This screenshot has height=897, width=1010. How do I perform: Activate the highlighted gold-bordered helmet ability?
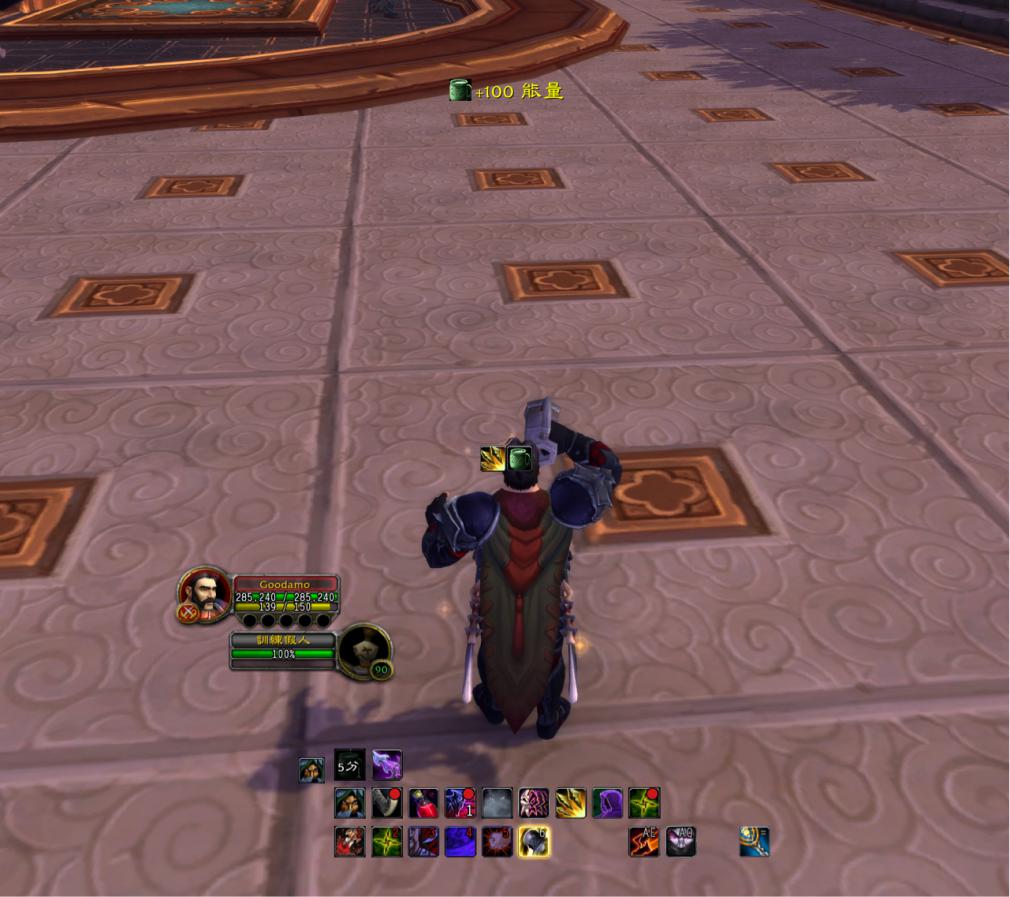(x=534, y=842)
